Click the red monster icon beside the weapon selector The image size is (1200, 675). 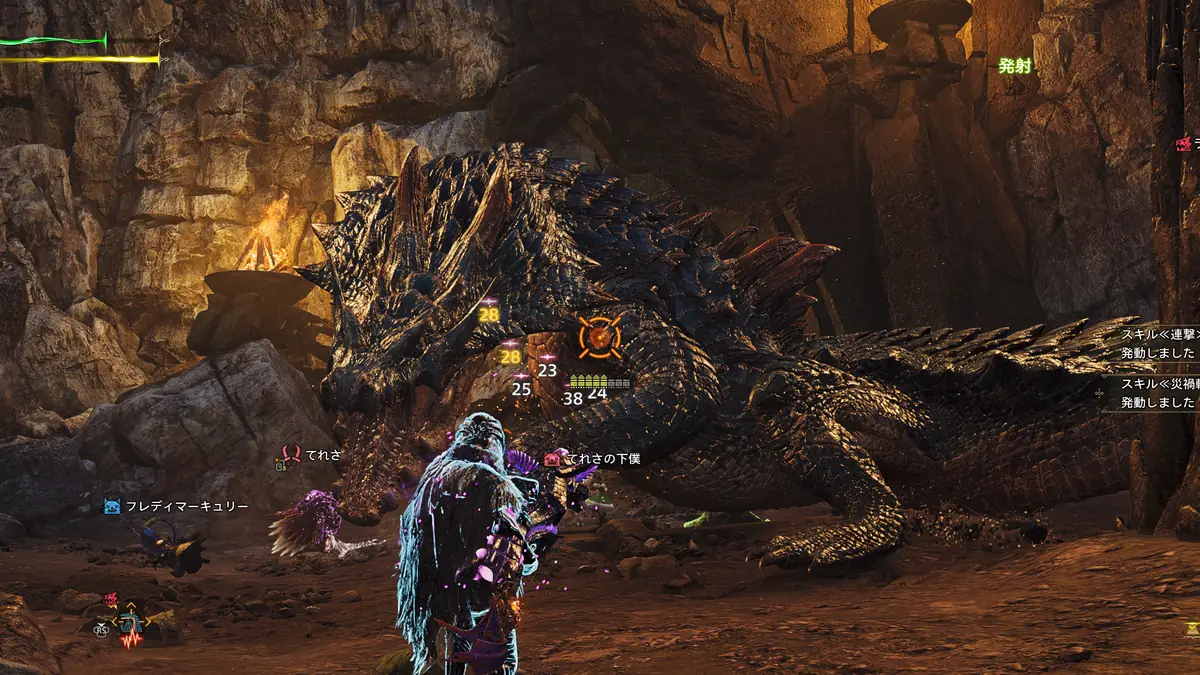tap(110, 600)
